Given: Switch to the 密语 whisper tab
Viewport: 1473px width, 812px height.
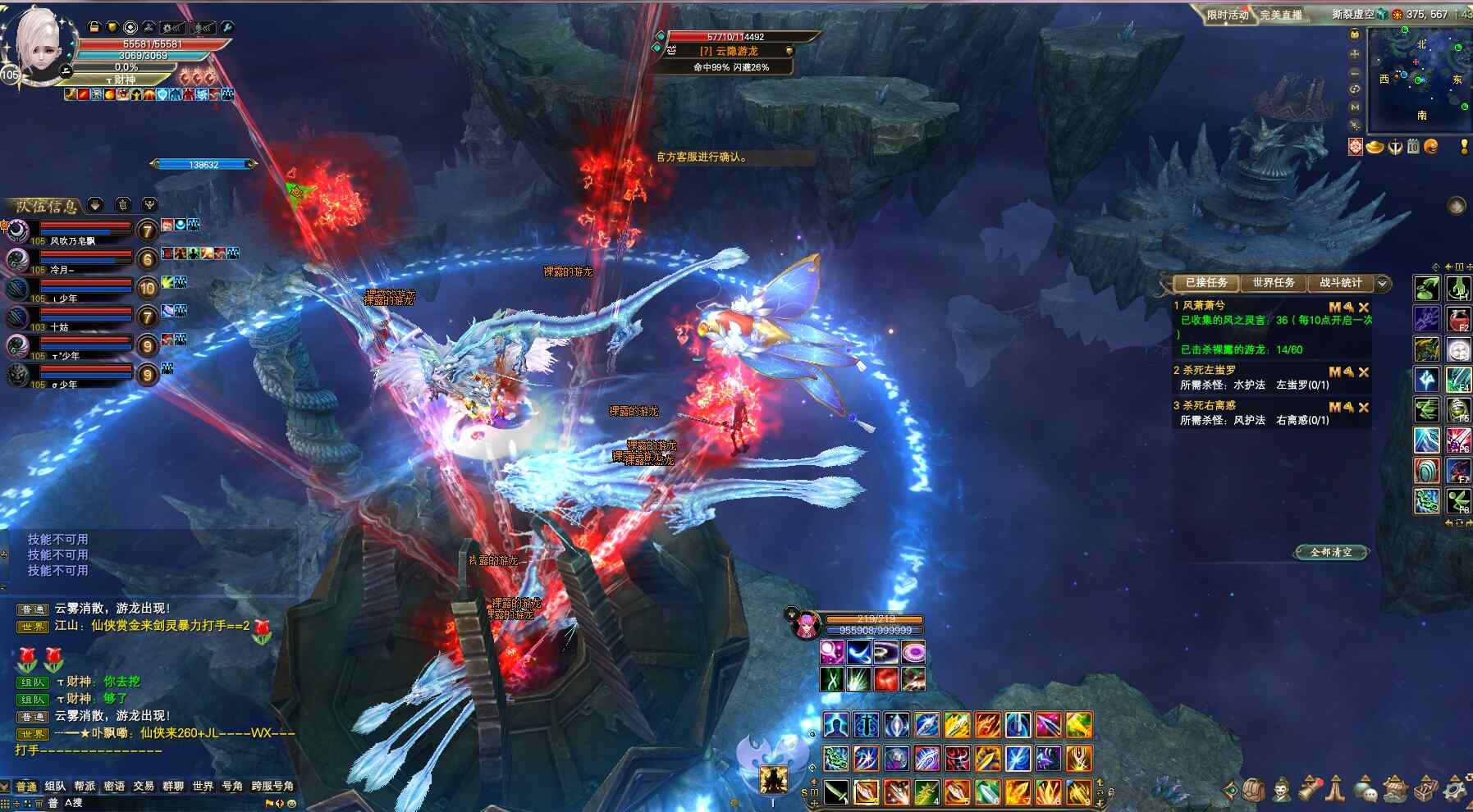Looking at the screenshot, I should [x=114, y=786].
